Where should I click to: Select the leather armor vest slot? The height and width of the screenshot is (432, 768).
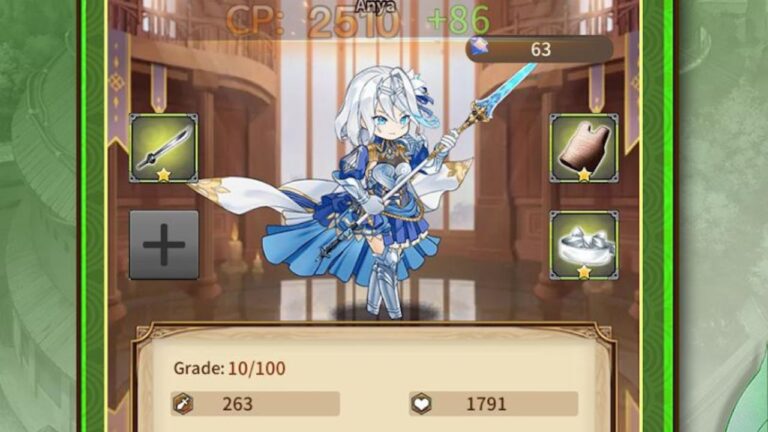(584, 148)
